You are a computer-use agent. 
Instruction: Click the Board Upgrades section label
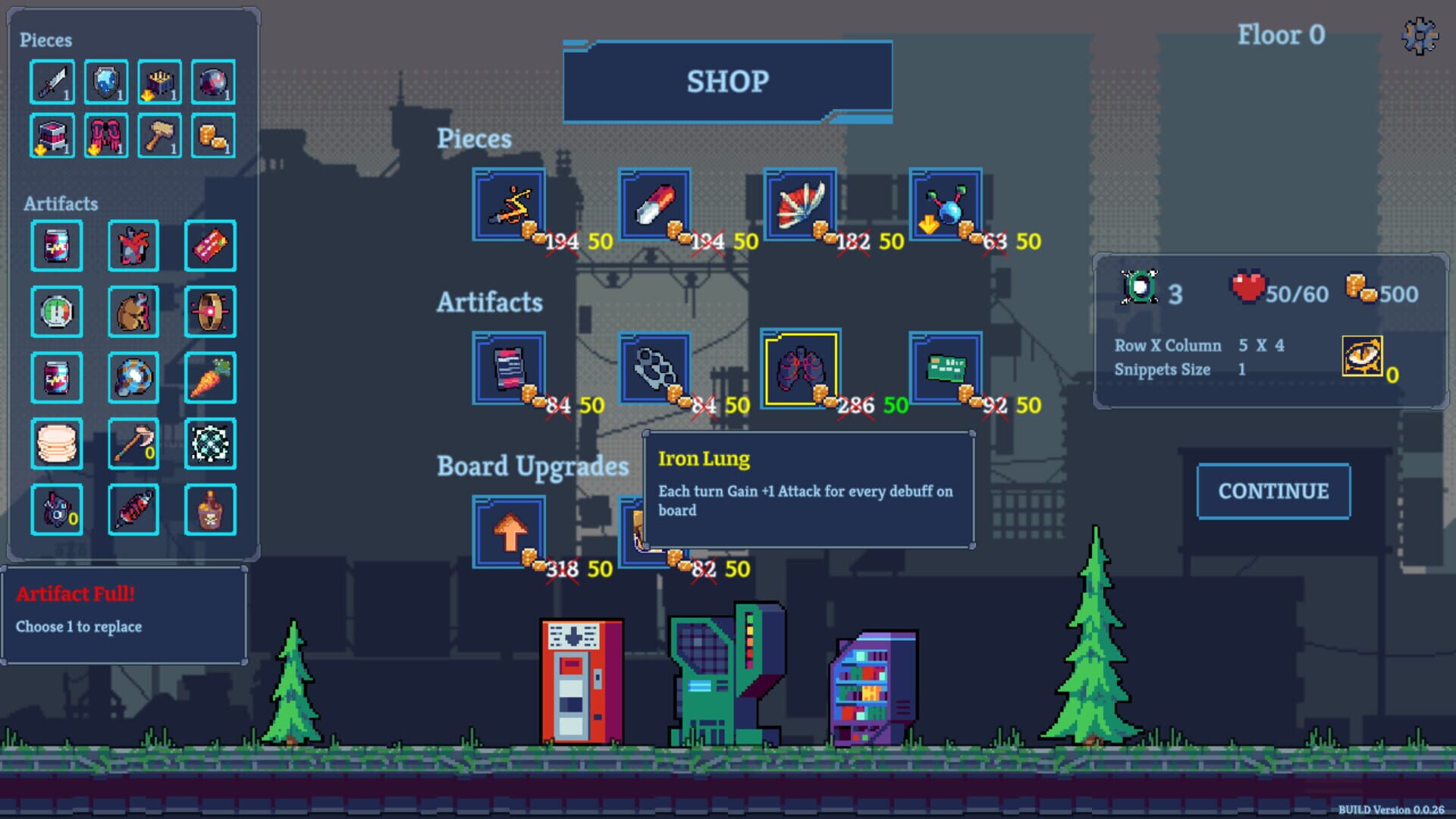[x=532, y=466]
